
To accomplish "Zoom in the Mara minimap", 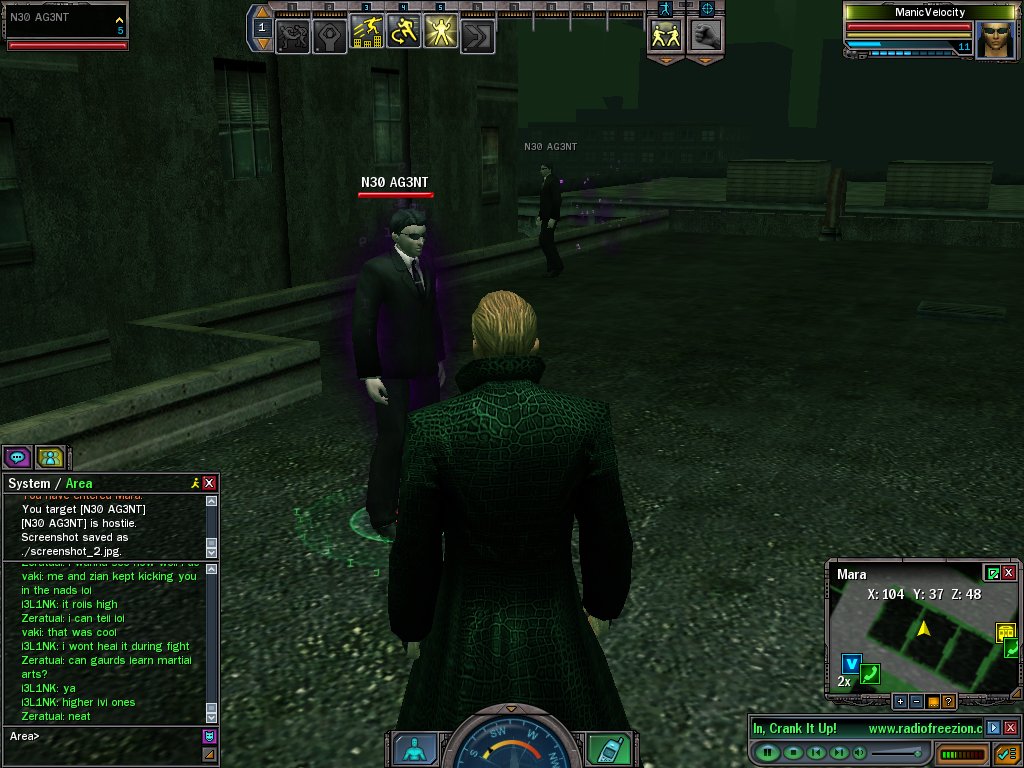I will point(900,701).
